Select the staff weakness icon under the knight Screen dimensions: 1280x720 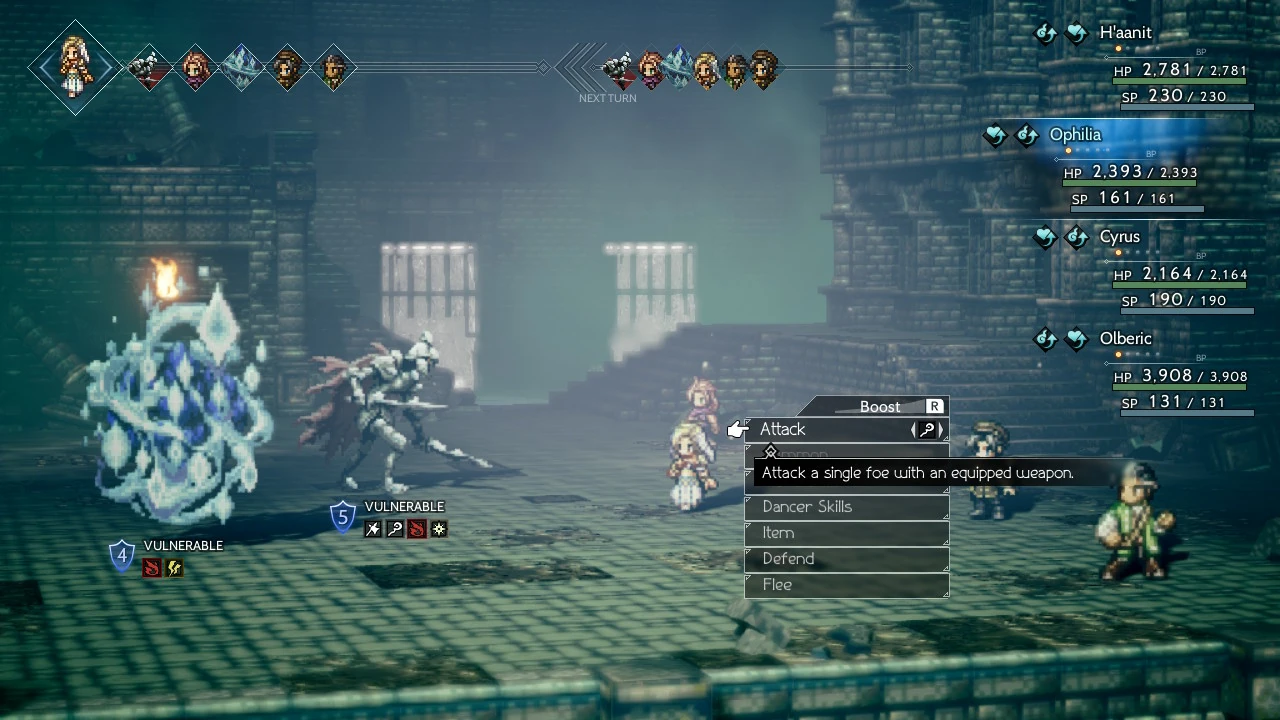click(x=394, y=529)
